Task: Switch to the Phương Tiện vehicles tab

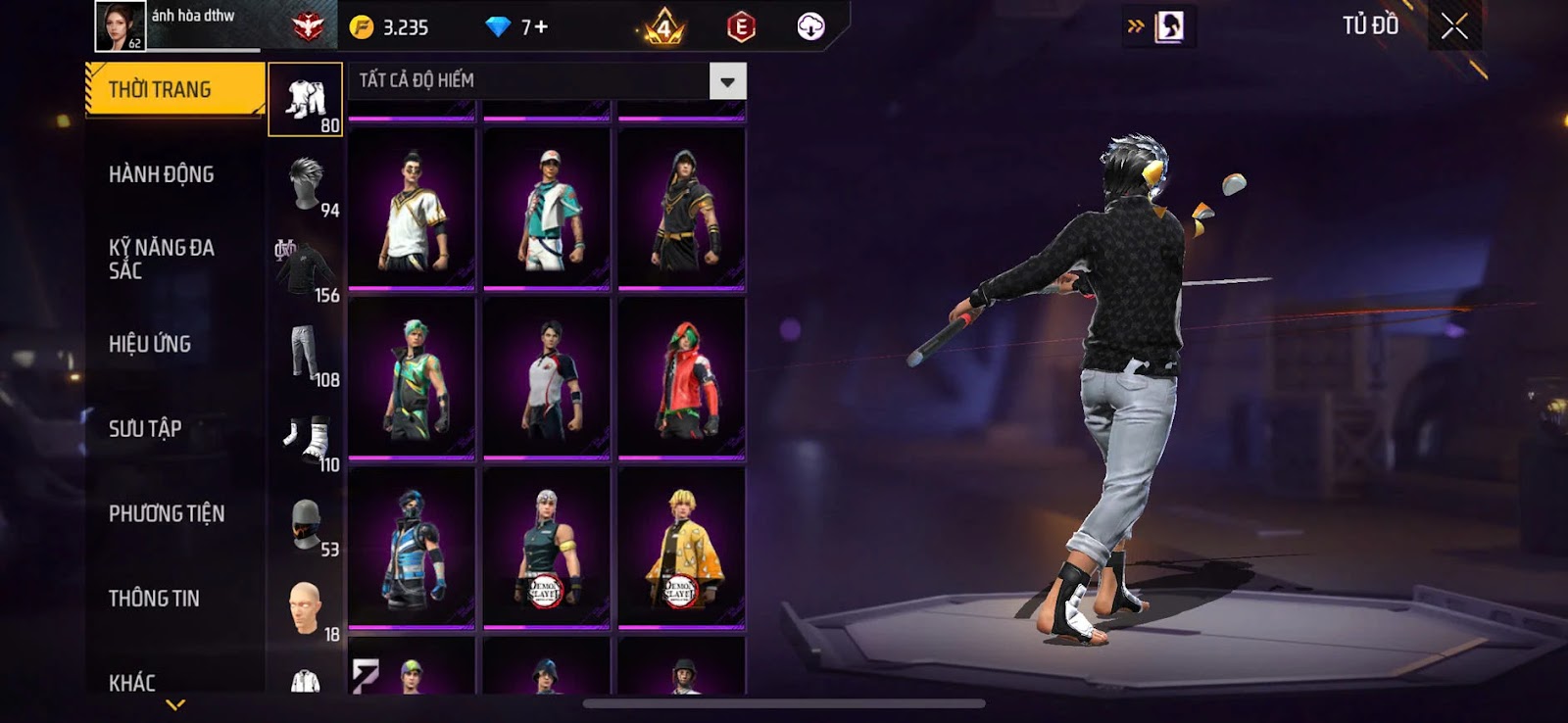Action: (x=167, y=513)
